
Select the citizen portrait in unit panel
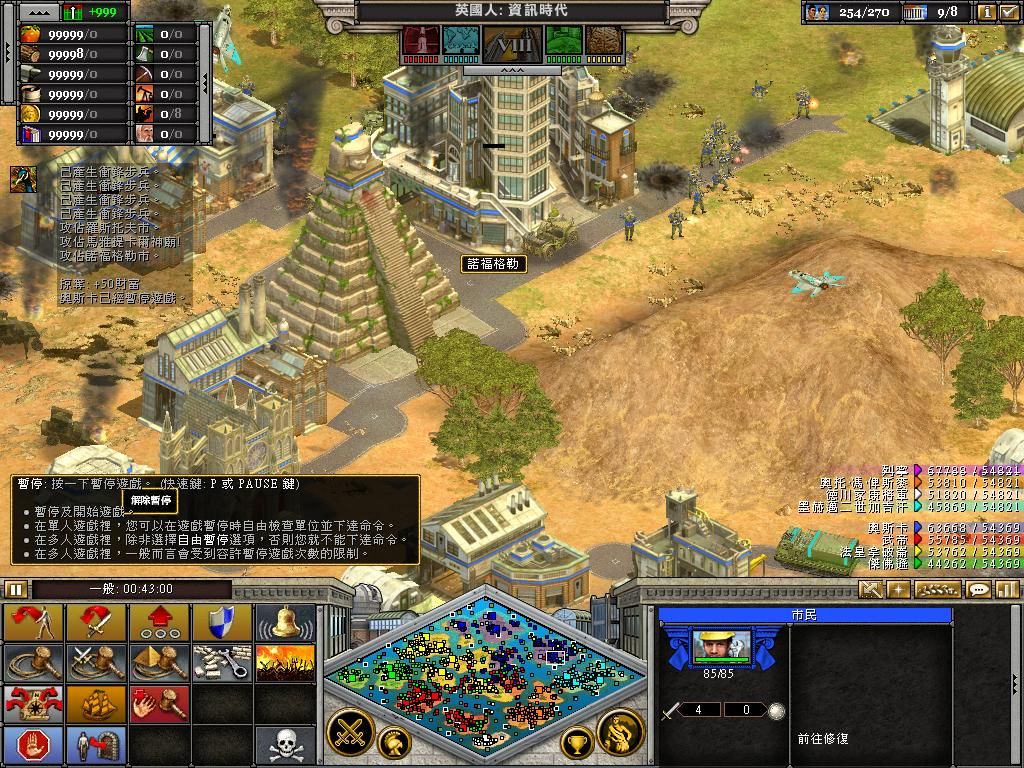click(722, 646)
